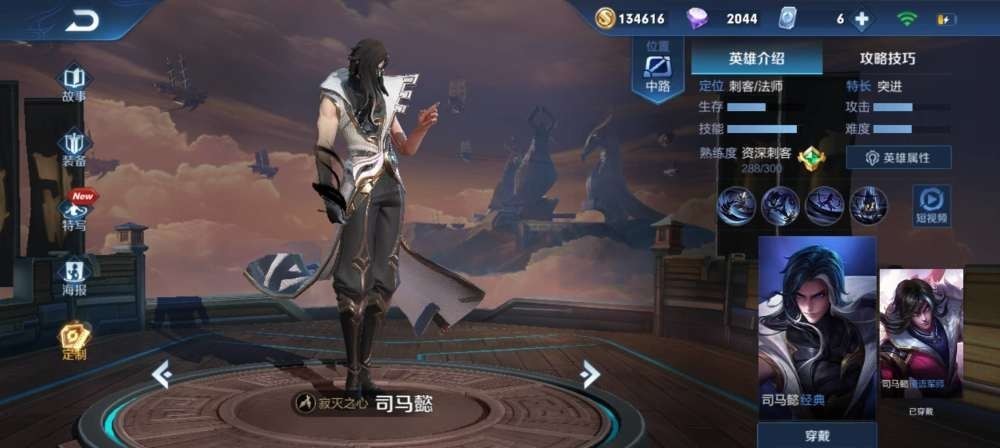The height and width of the screenshot is (448, 1000).
Task: Open the 故事 story section
Action: [74, 83]
